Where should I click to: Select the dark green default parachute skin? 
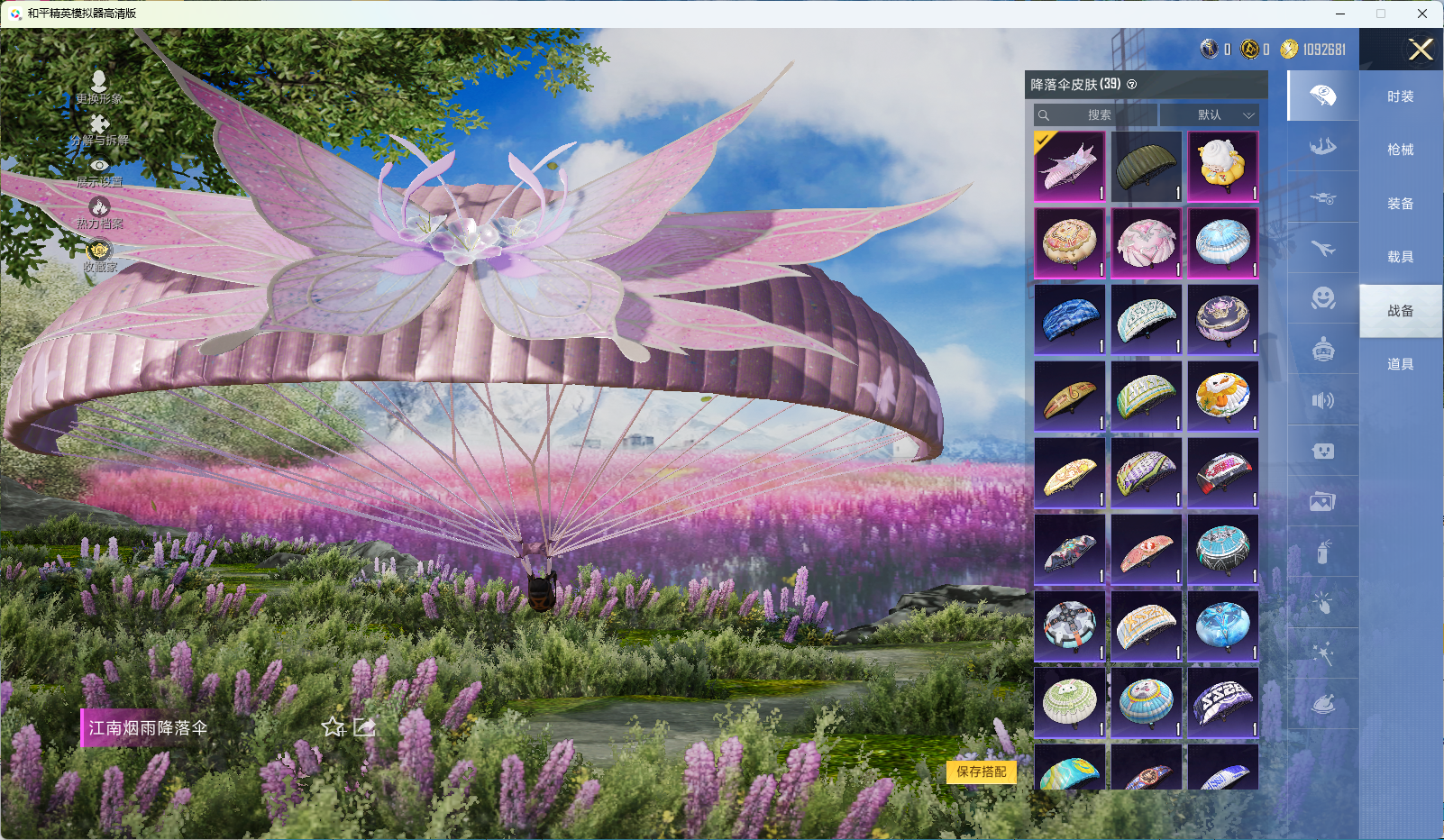1146,167
